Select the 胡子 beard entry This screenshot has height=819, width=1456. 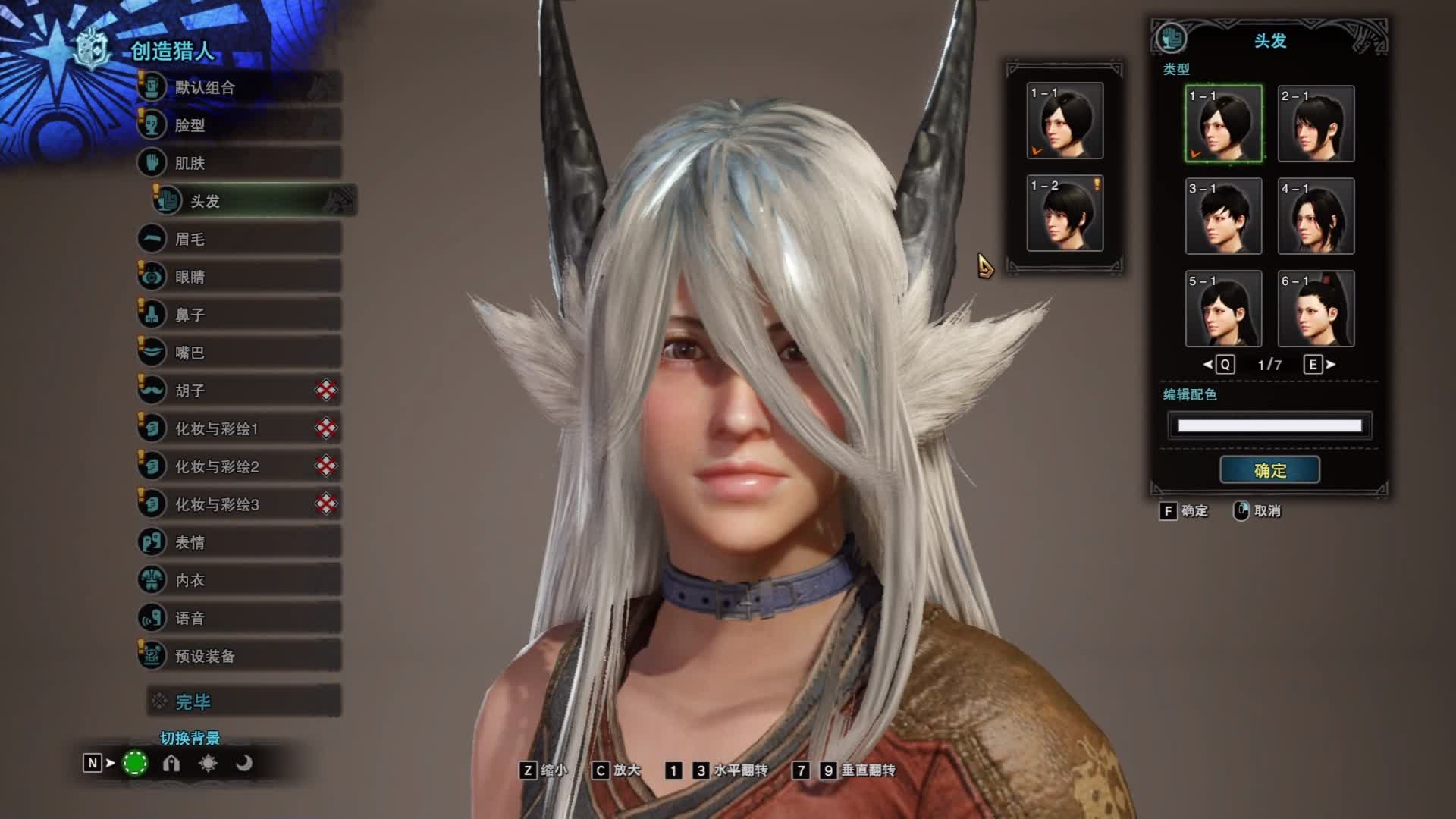tap(239, 391)
